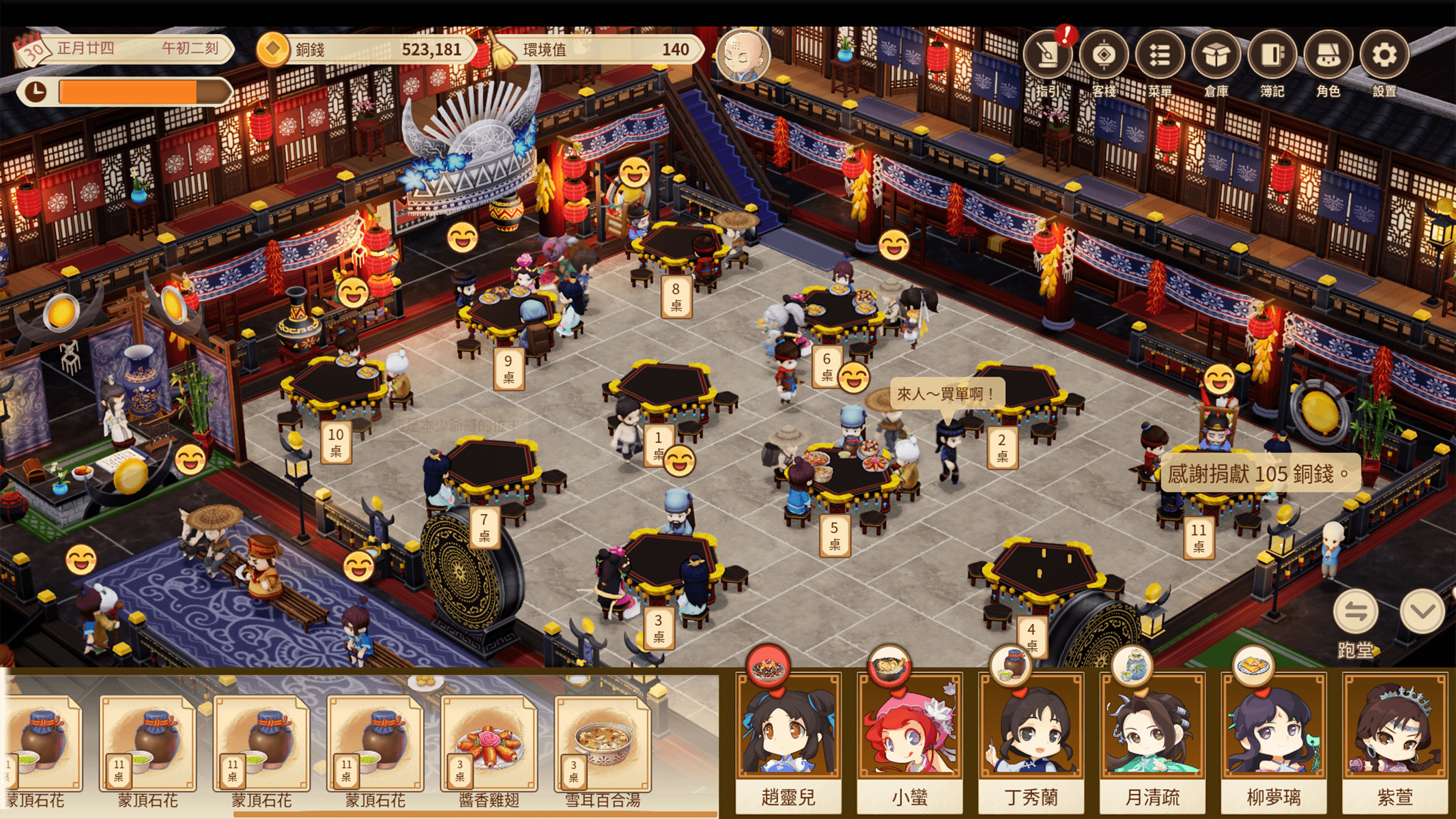Toggle the 跑堂 swap arrows button
Image resolution: width=1456 pixels, height=819 pixels.
[1355, 612]
